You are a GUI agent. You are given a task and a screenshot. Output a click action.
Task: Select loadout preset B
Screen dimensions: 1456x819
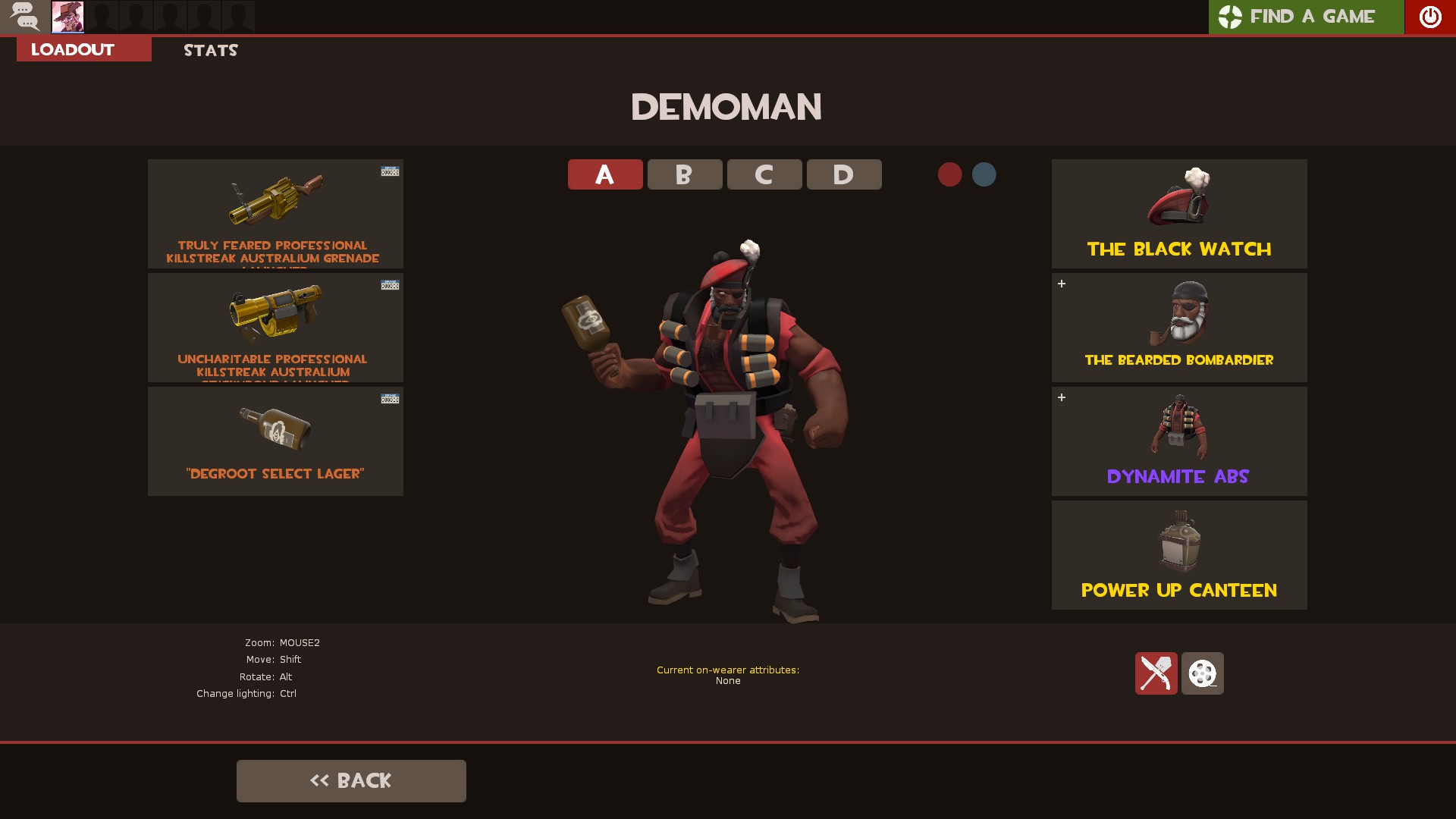coord(684,174)
